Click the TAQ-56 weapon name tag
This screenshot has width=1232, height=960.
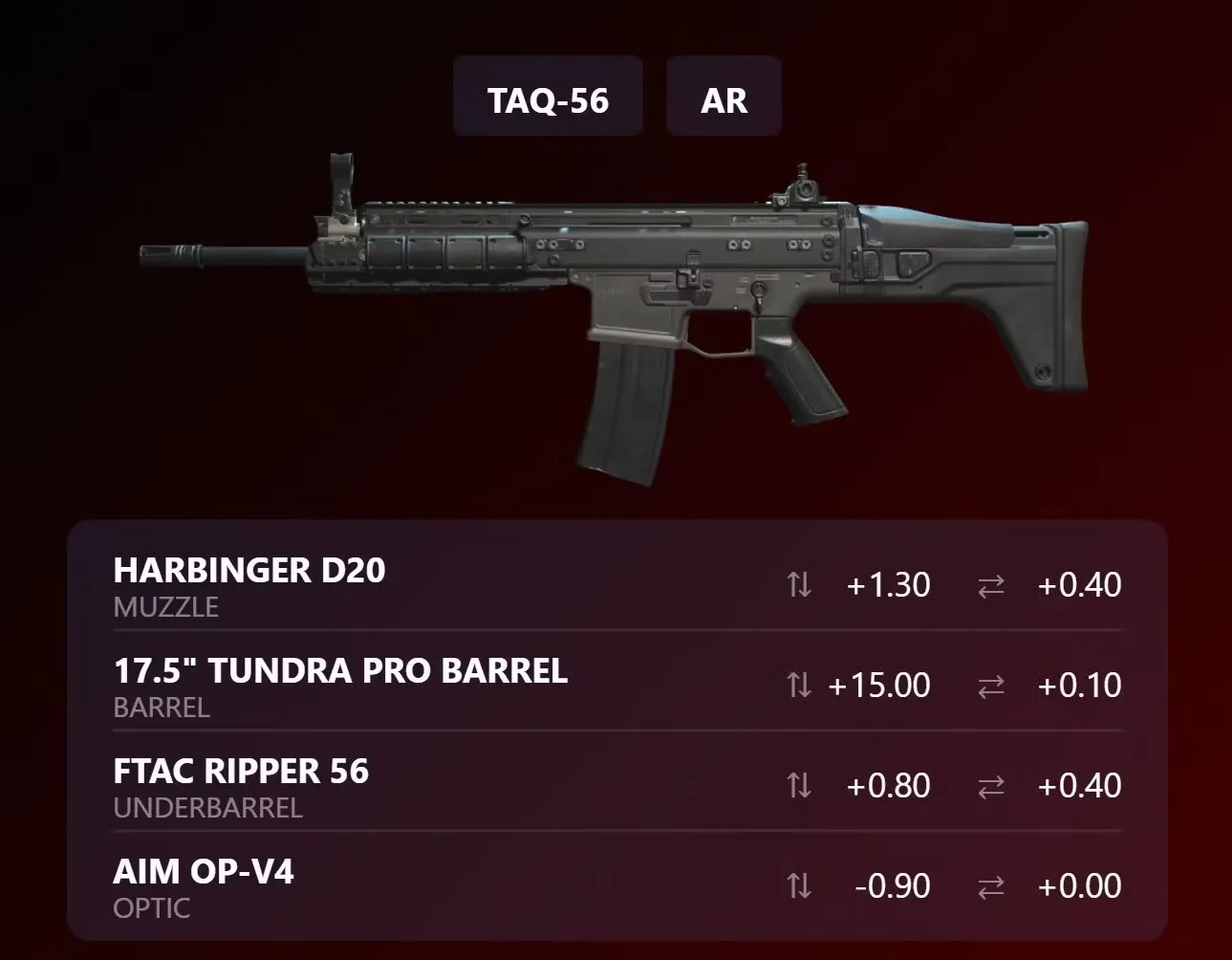[x=548, y=99]
